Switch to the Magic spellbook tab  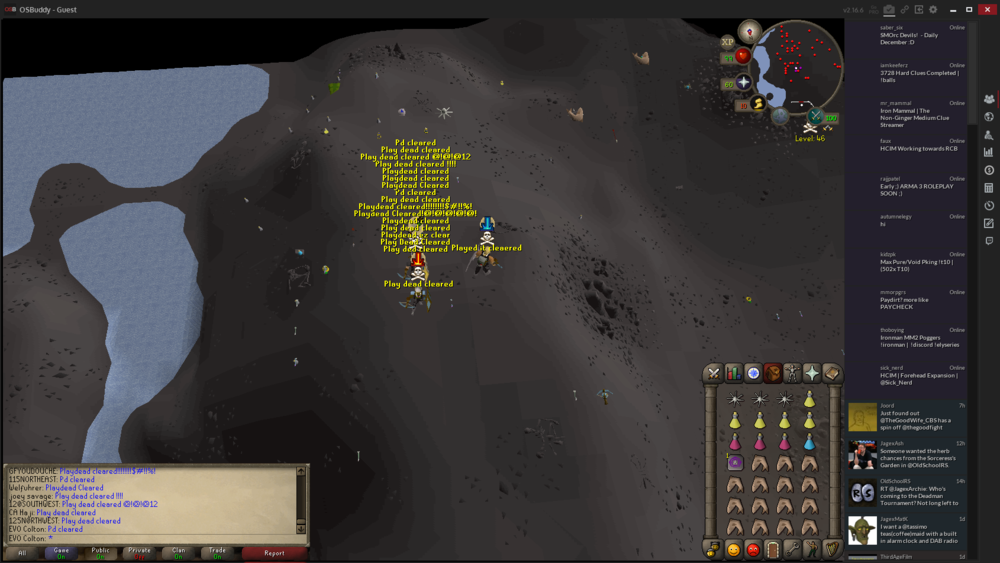pyautogui.click(x=831, y=373)
